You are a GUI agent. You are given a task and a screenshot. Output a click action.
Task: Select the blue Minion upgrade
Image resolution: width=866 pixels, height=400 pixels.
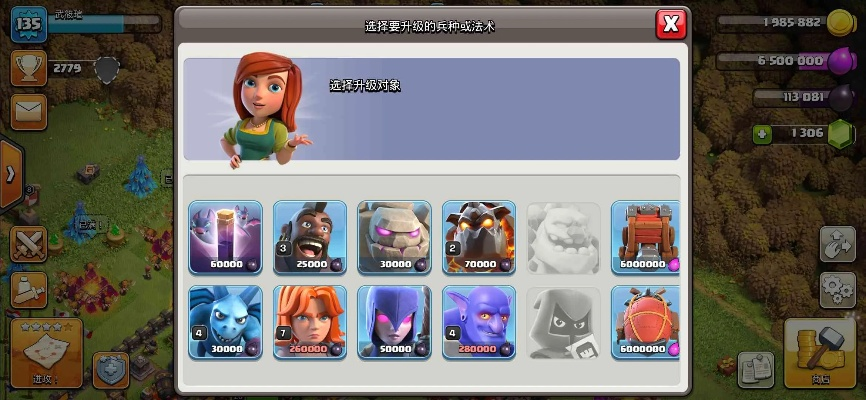click(x=225, y=322)
